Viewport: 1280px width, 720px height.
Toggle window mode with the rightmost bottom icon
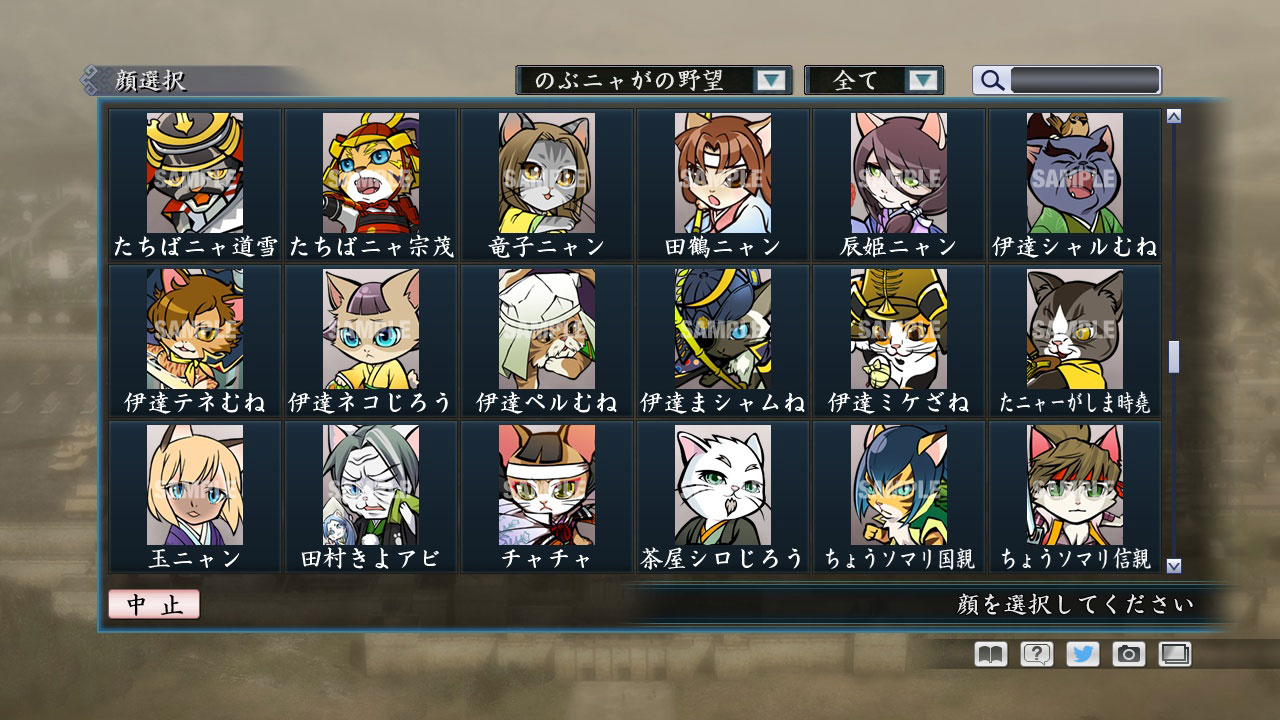[x=1176, y=654]
